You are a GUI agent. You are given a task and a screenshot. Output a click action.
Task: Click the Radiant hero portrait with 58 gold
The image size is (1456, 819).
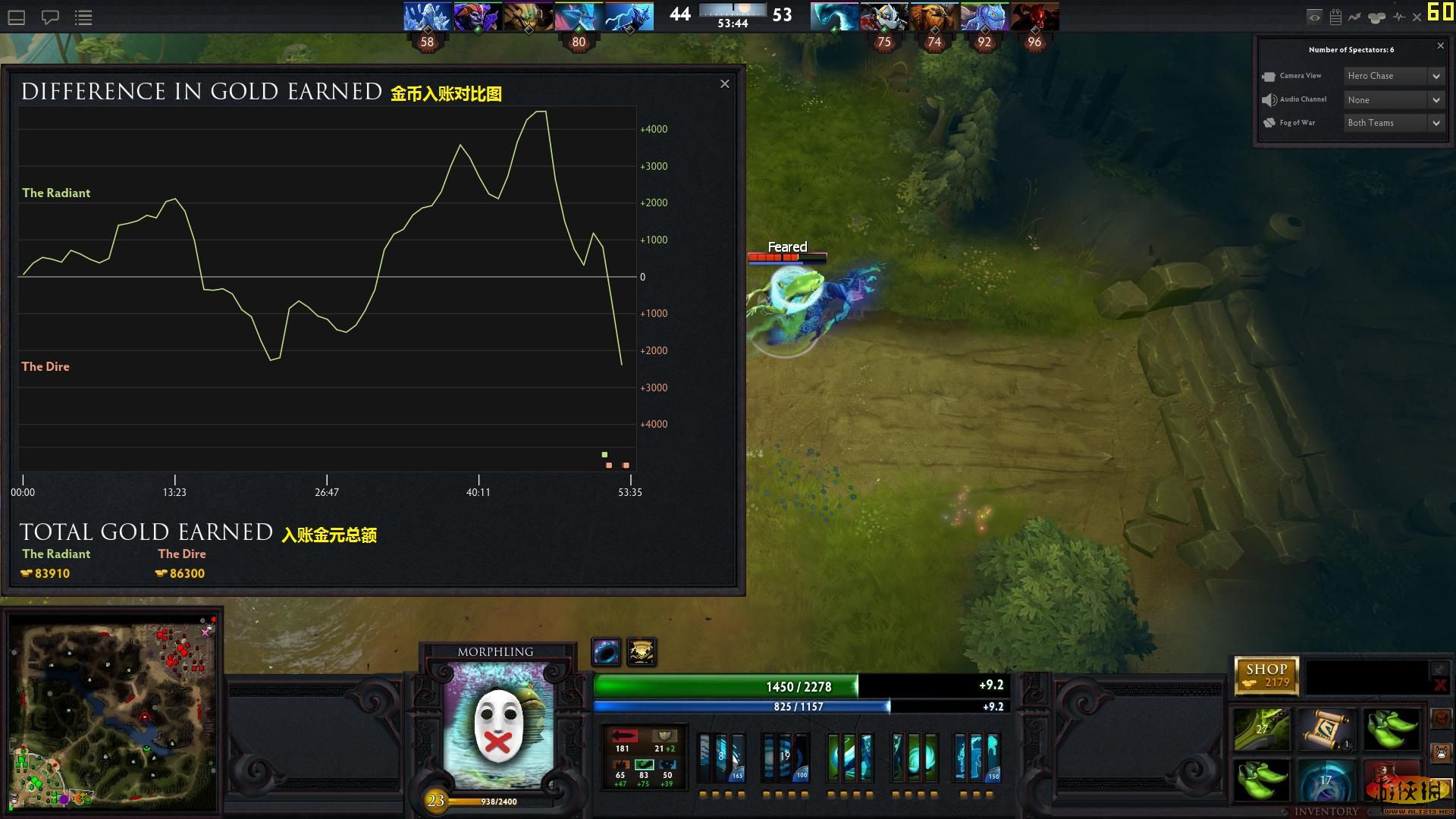coord(427,16)
